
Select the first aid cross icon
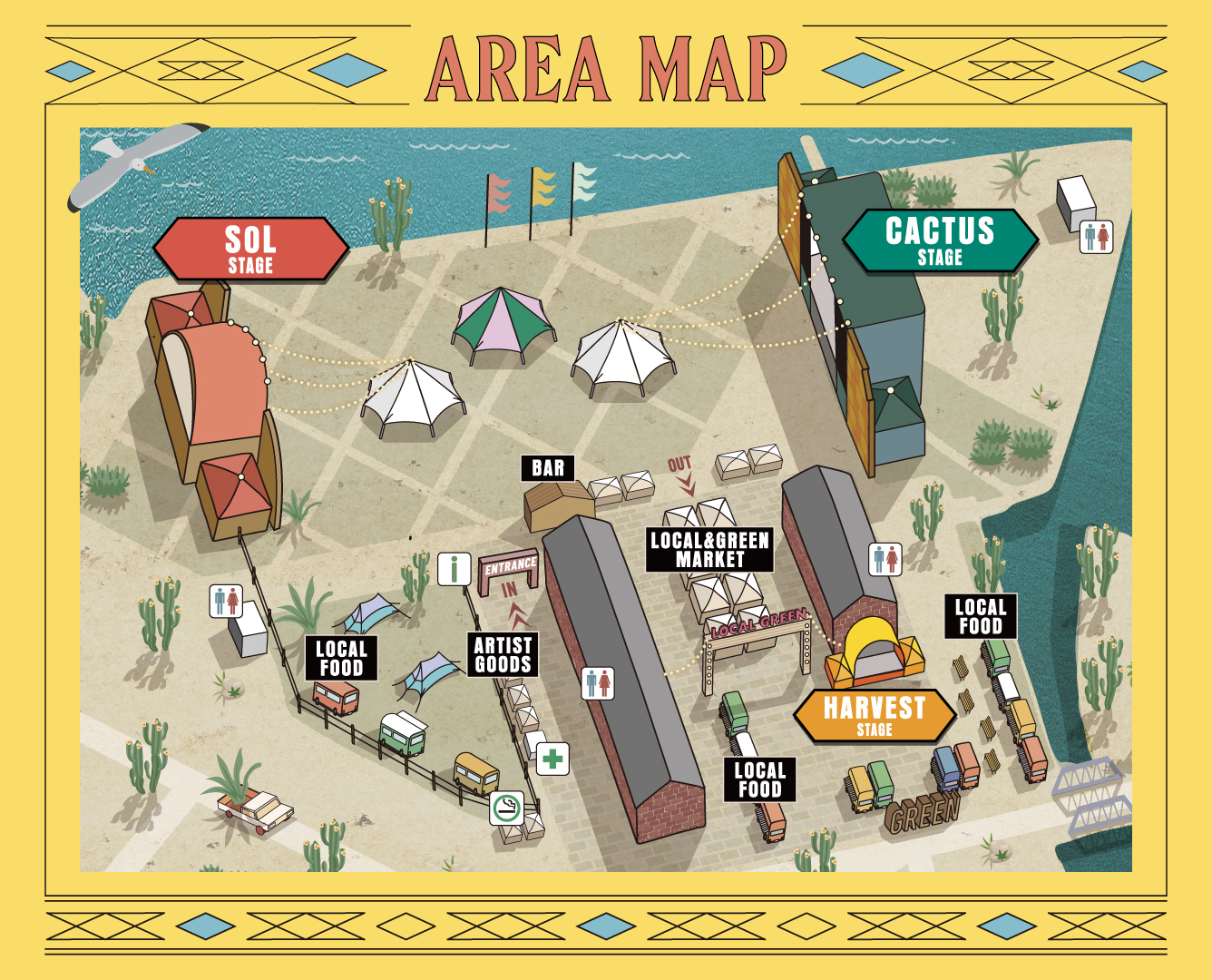coord(552,759)
